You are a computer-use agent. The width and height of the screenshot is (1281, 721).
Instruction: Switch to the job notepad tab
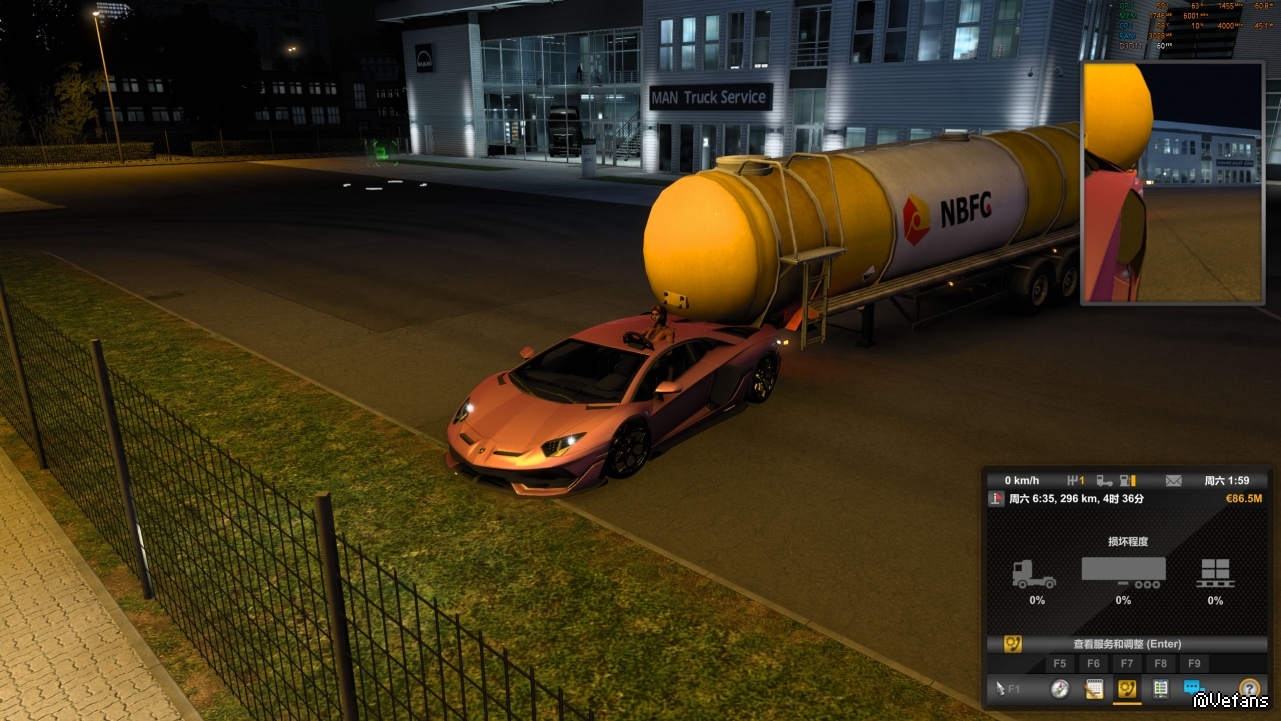1094,688
